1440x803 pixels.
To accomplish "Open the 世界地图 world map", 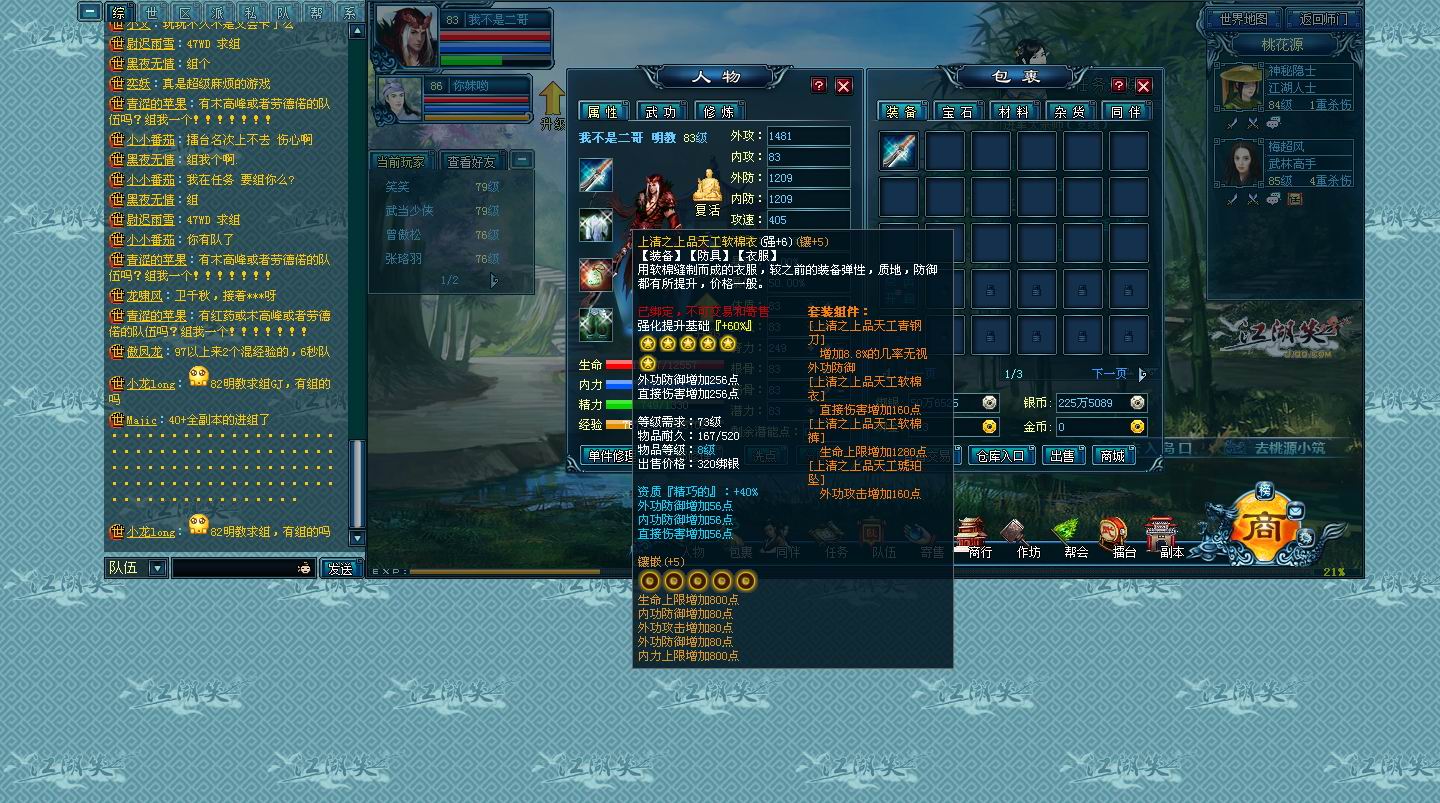I will (x=1243, y=19).
